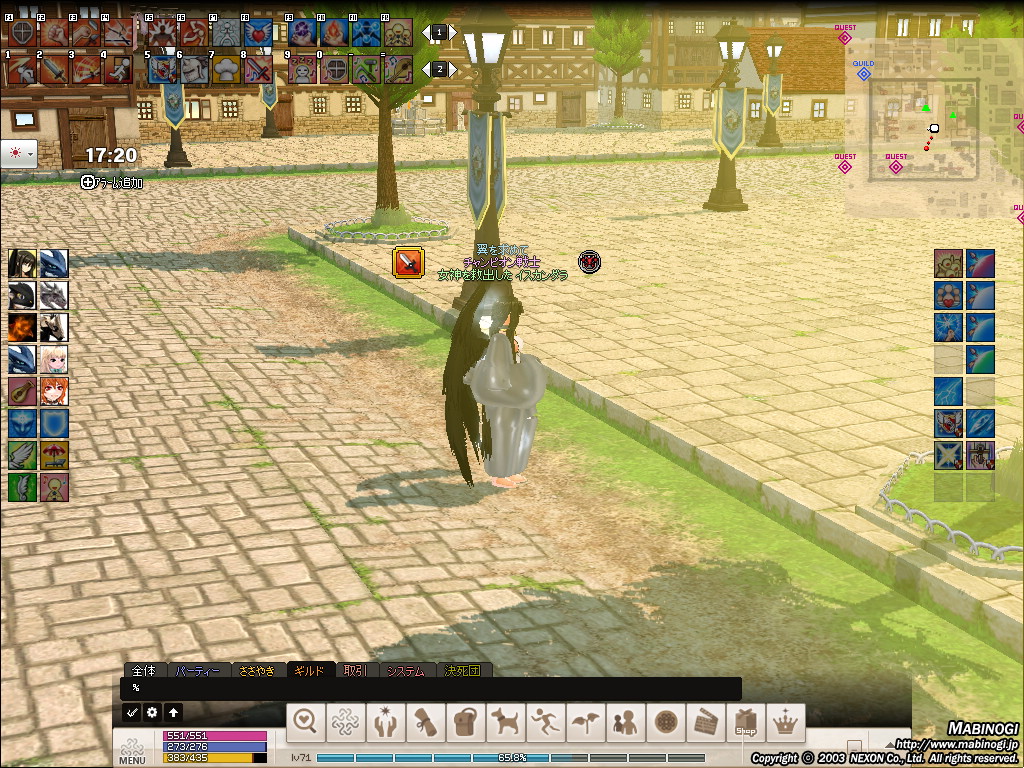Choose the orange-haired girl portrait
1024x768 pixels.
coord(54,391)
